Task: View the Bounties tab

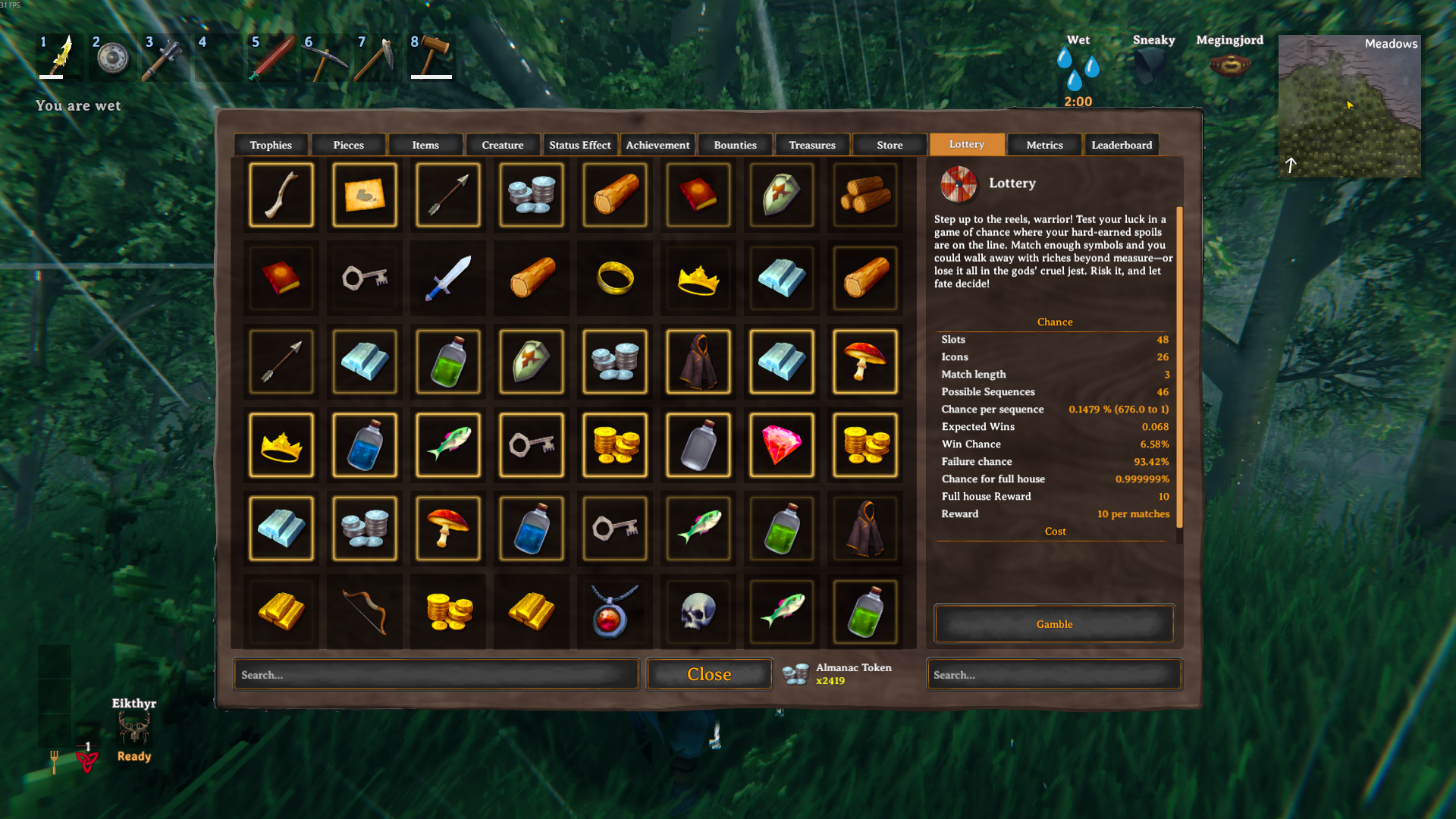Action: (735, 145)
